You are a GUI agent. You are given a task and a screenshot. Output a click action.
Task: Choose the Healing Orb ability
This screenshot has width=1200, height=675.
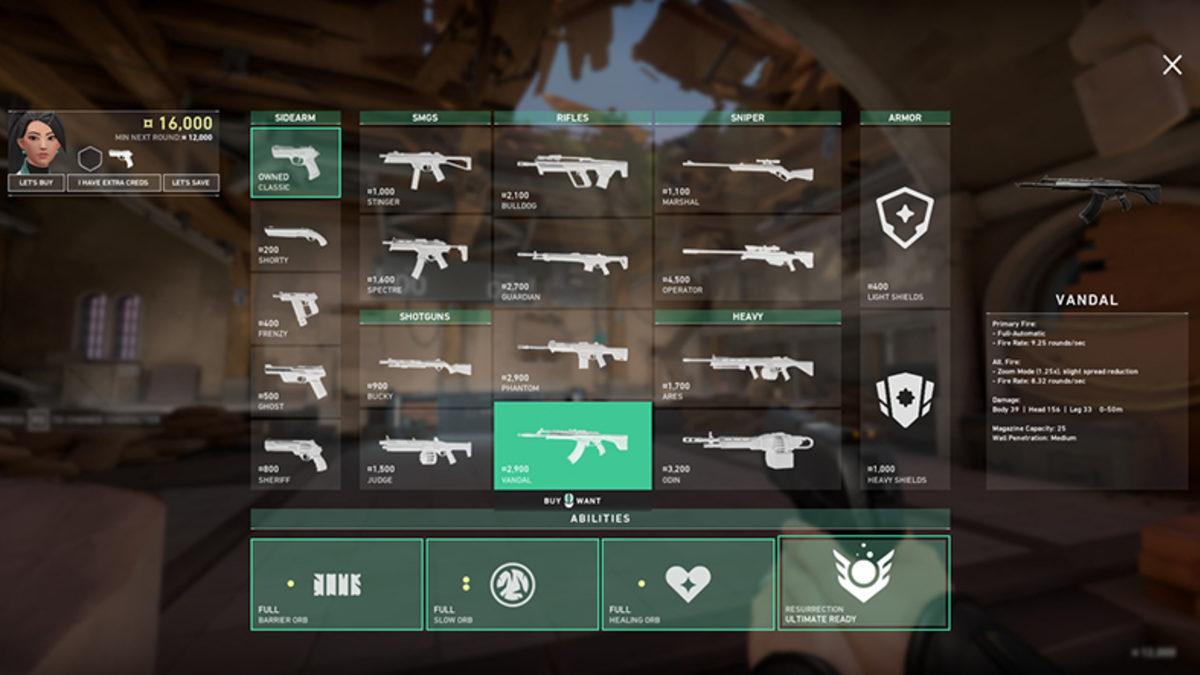(x=687, y=584)
